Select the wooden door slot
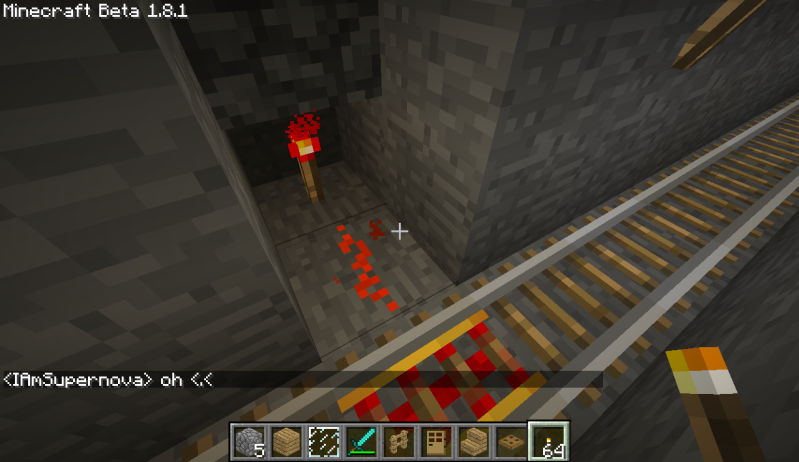 pyautogui.click(x=433, y=441)
